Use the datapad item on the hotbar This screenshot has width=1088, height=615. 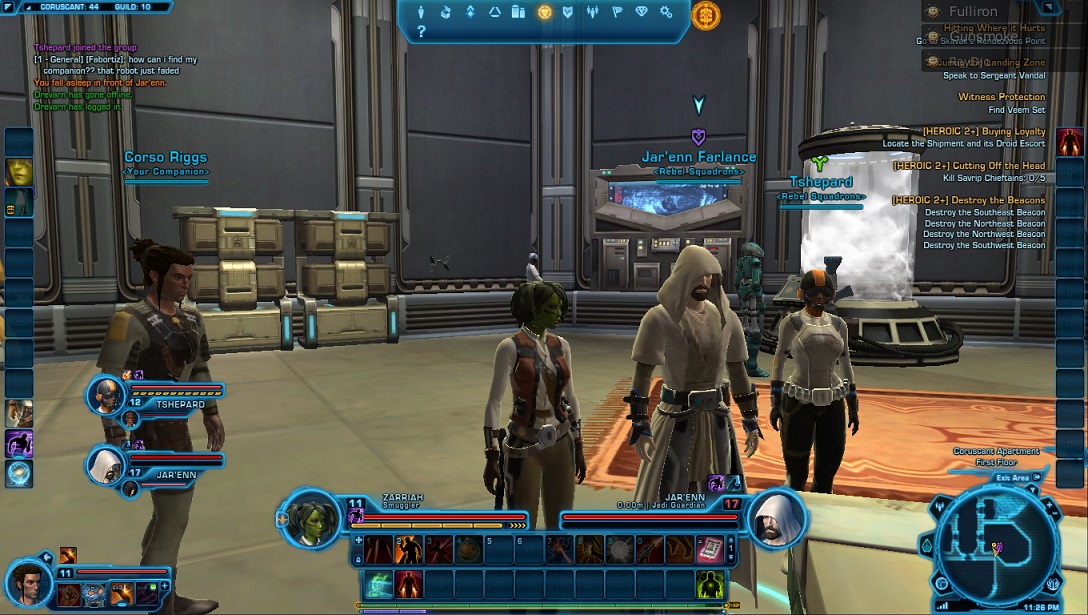pos(709,549)
